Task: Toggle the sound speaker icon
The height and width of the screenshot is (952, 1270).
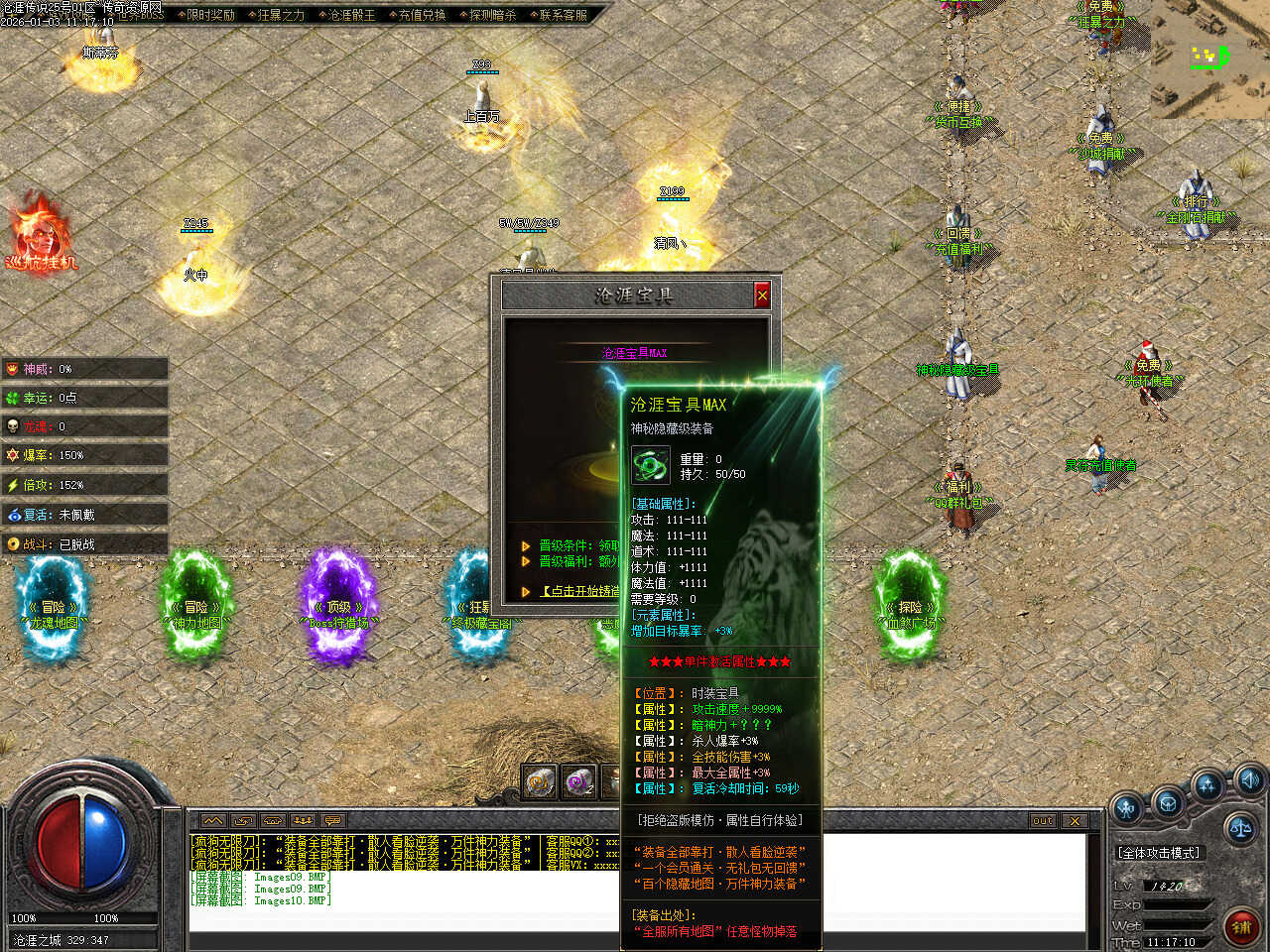Action: click(x=1249, y=779)
